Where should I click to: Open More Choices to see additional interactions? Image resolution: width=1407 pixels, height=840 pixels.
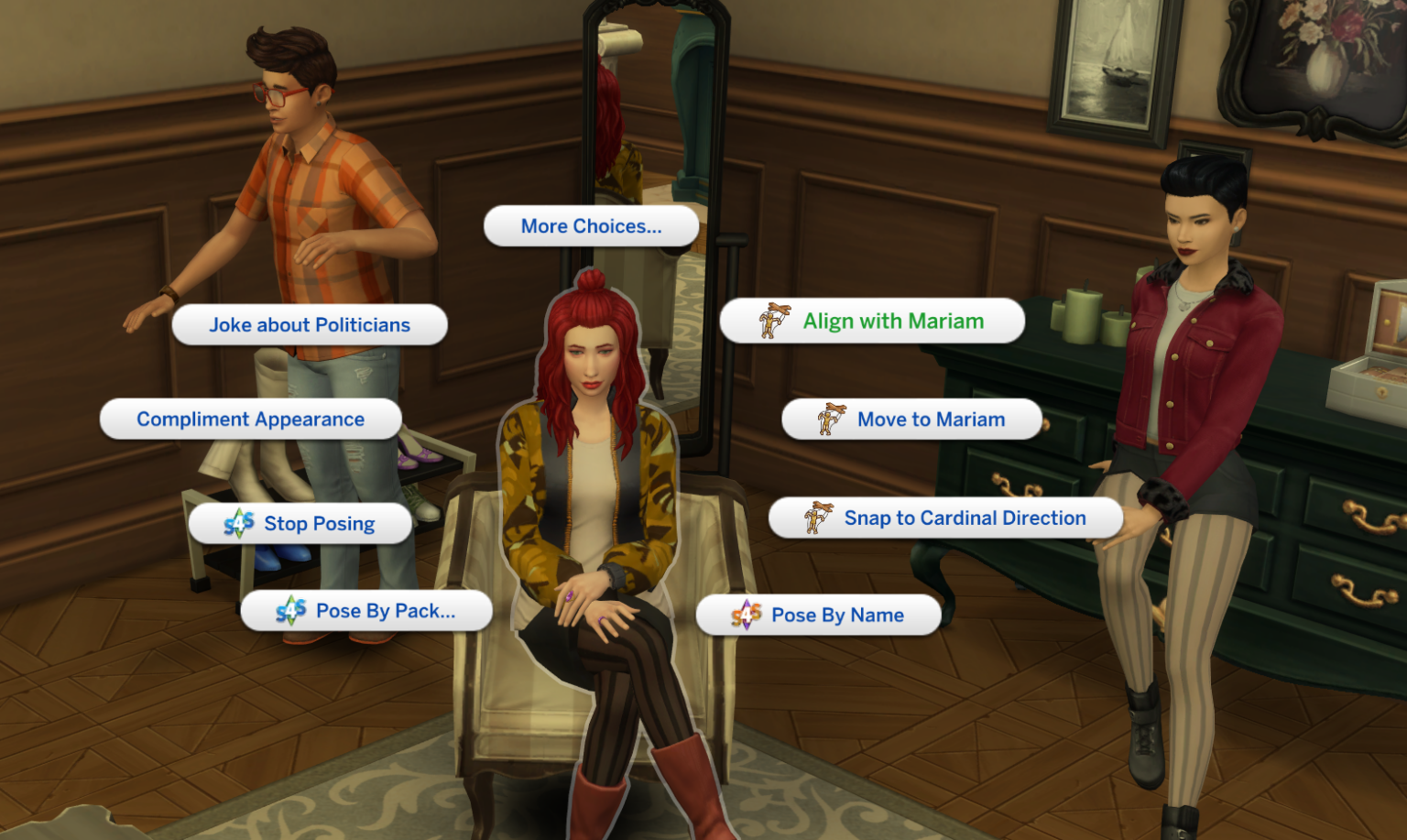[x=590, y=225]
